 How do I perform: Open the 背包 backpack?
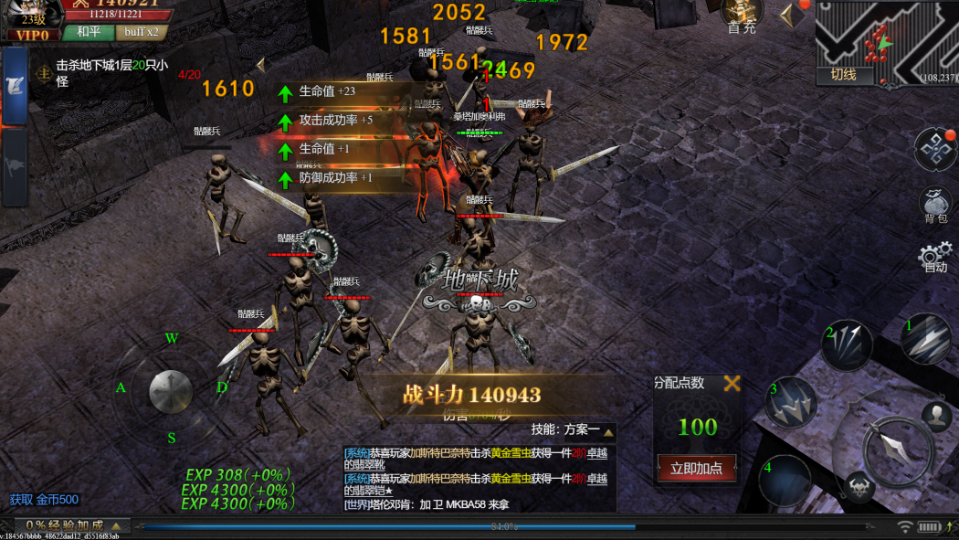935,204
